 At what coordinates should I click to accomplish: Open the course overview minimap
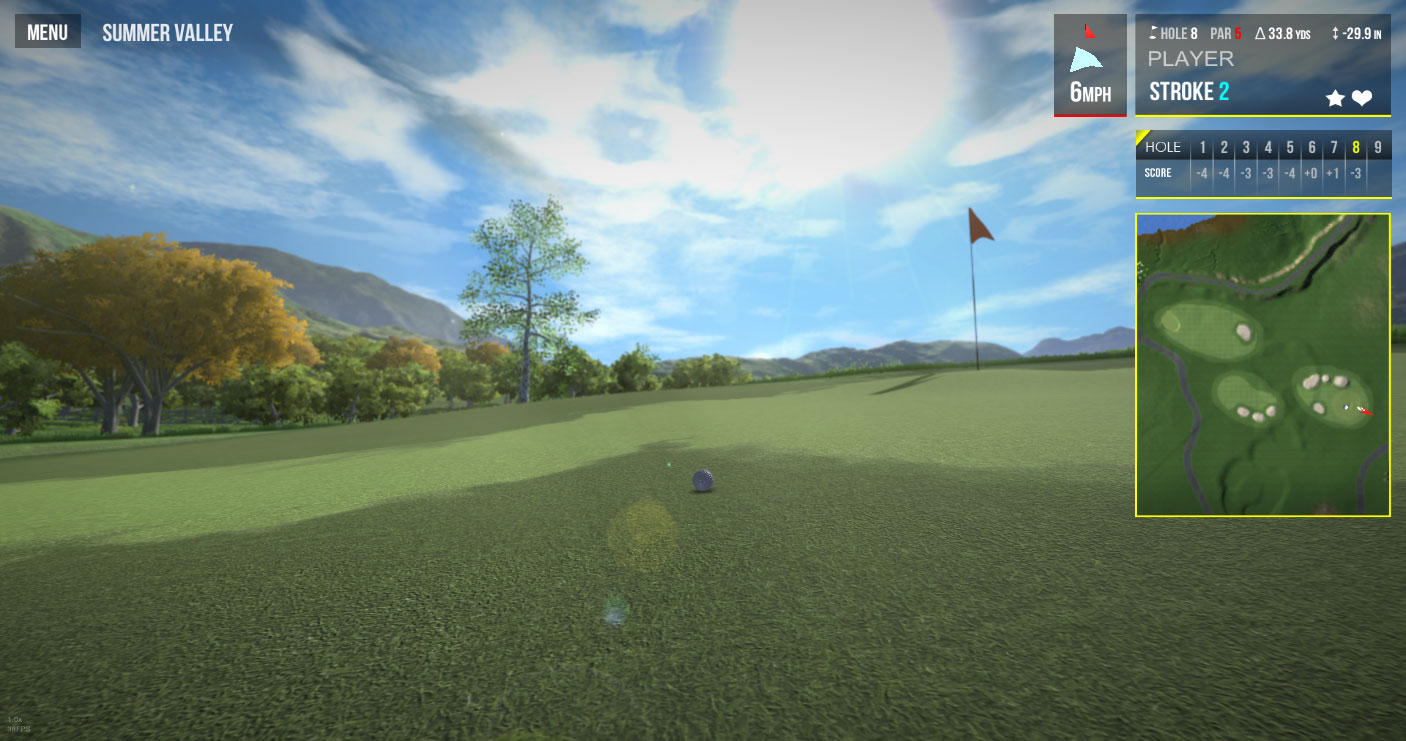pyautogui.click(x=1262, y=365)
